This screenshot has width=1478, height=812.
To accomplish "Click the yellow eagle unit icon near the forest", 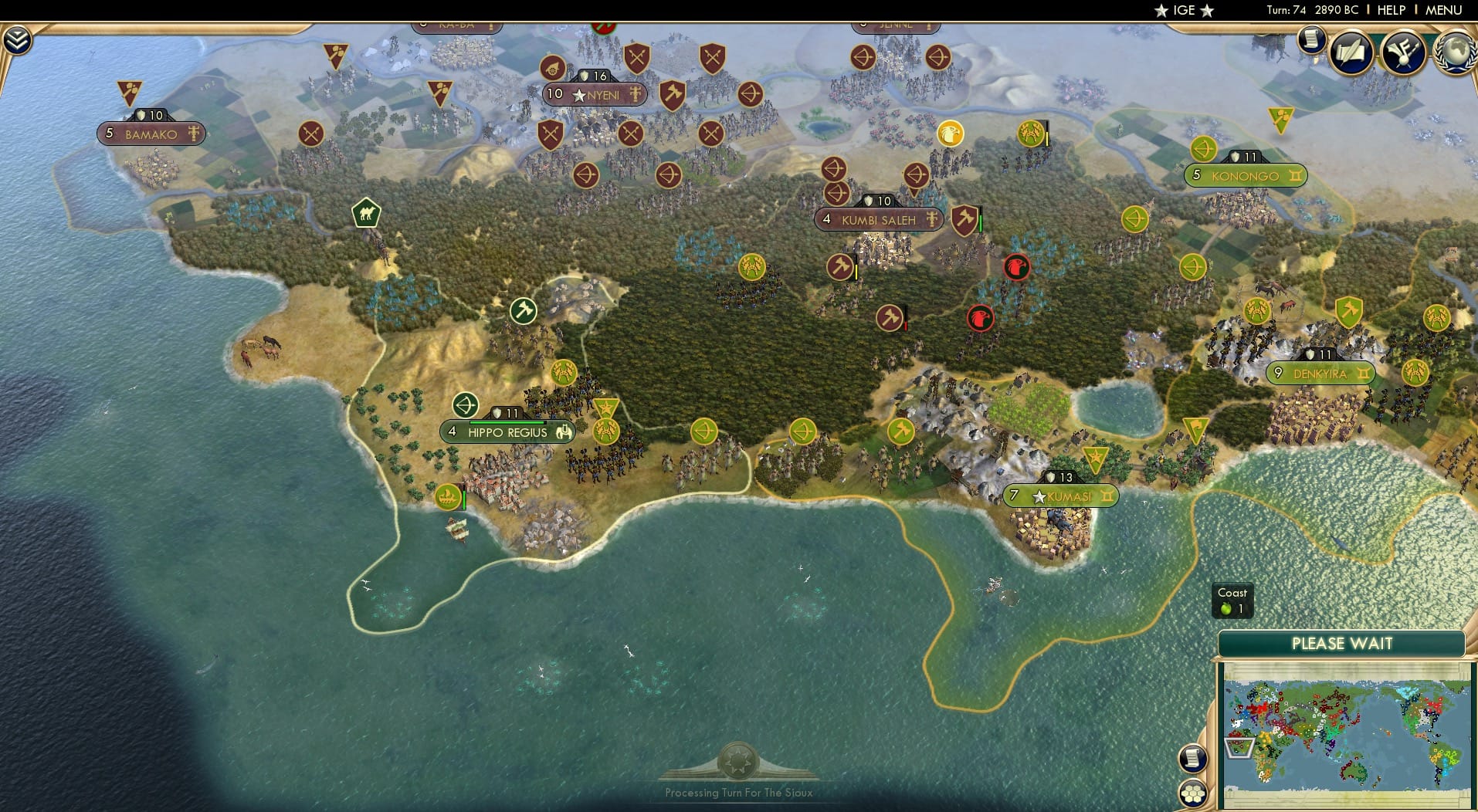I will (951, 134).
